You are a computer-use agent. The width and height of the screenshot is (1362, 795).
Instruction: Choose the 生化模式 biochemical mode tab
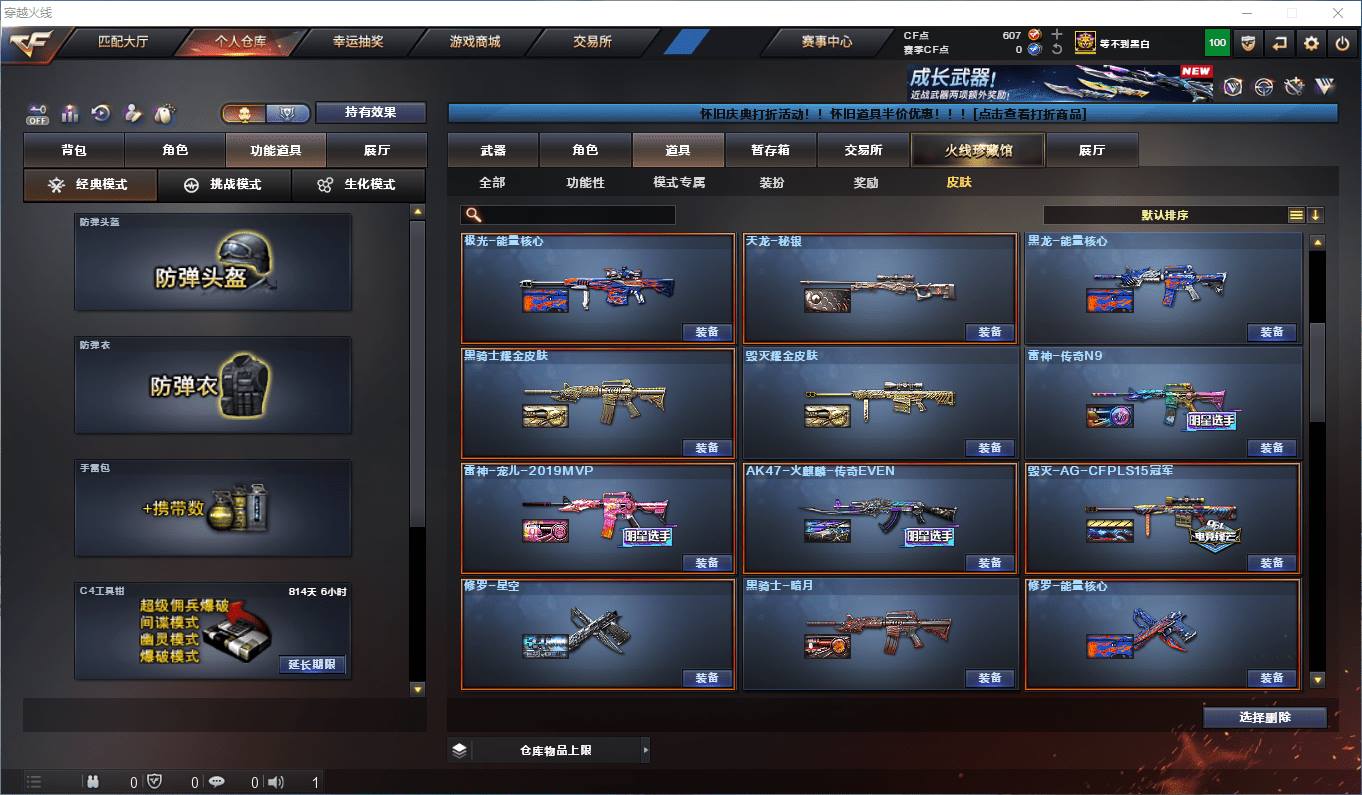pyautogui.click(x=357, y=185)
